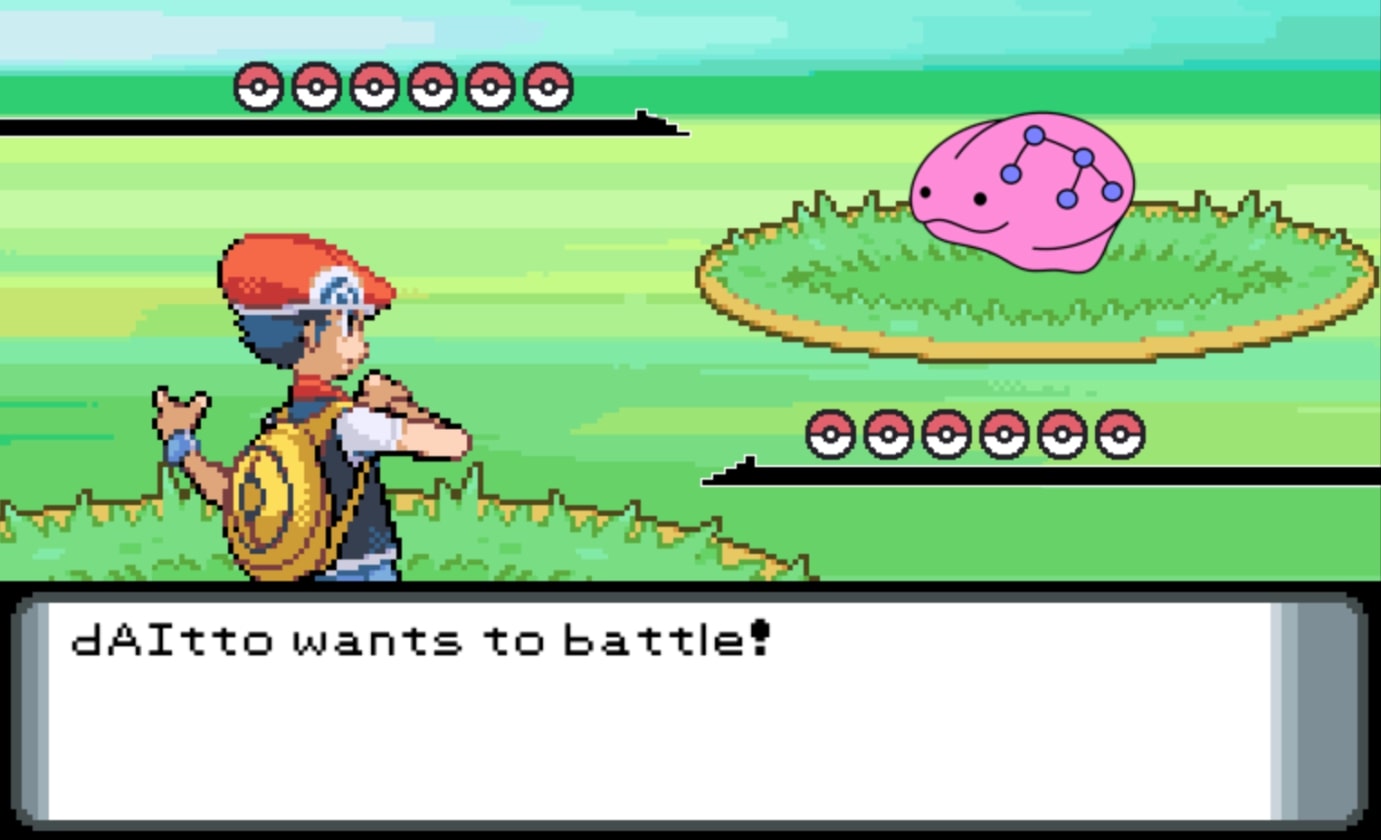Click the fourth Pokéball in the top row
Image resolution: width=1381 pixels, height=840 pixels.
pos(432,86)
